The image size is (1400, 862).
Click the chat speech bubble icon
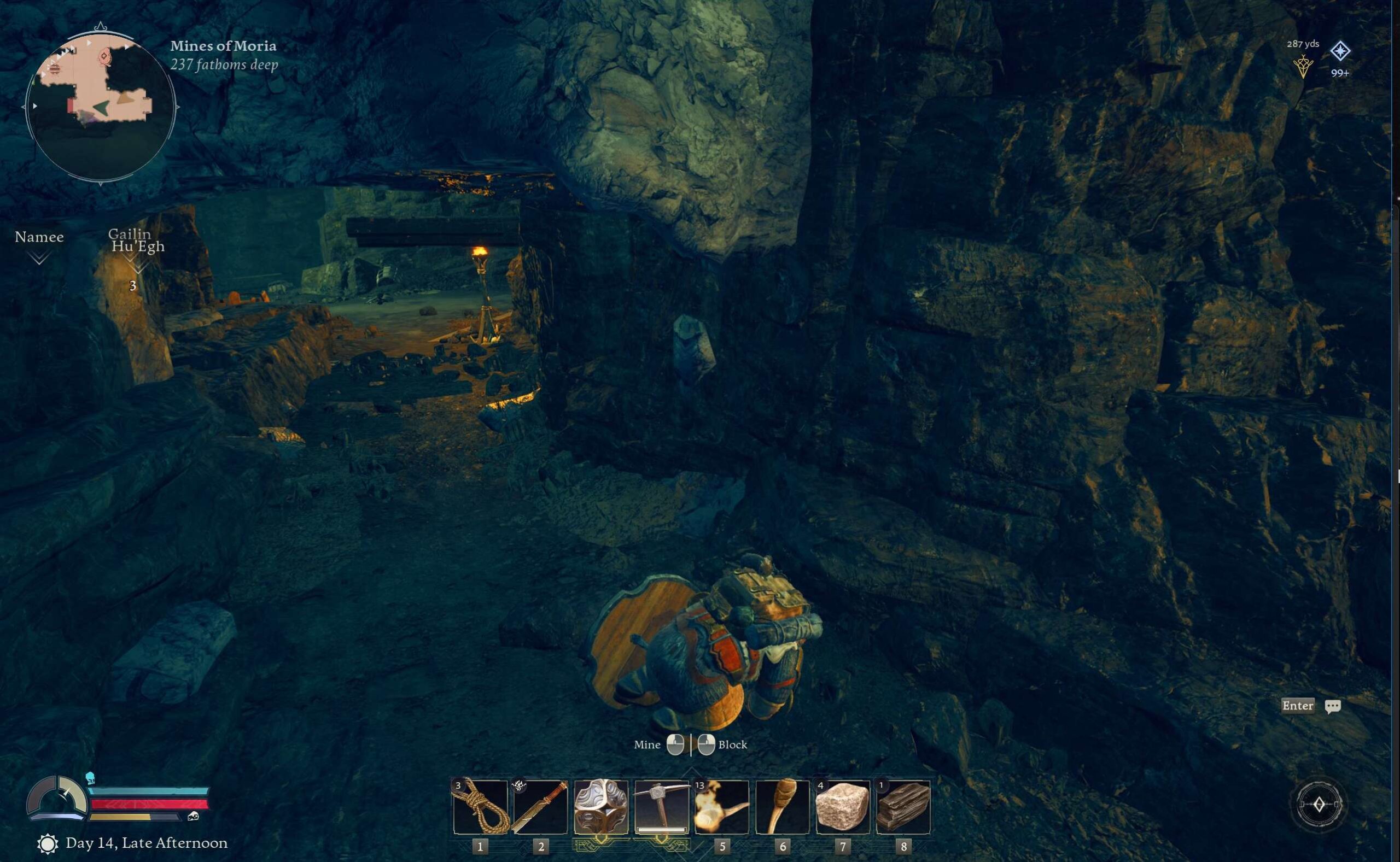(1333, 706)
